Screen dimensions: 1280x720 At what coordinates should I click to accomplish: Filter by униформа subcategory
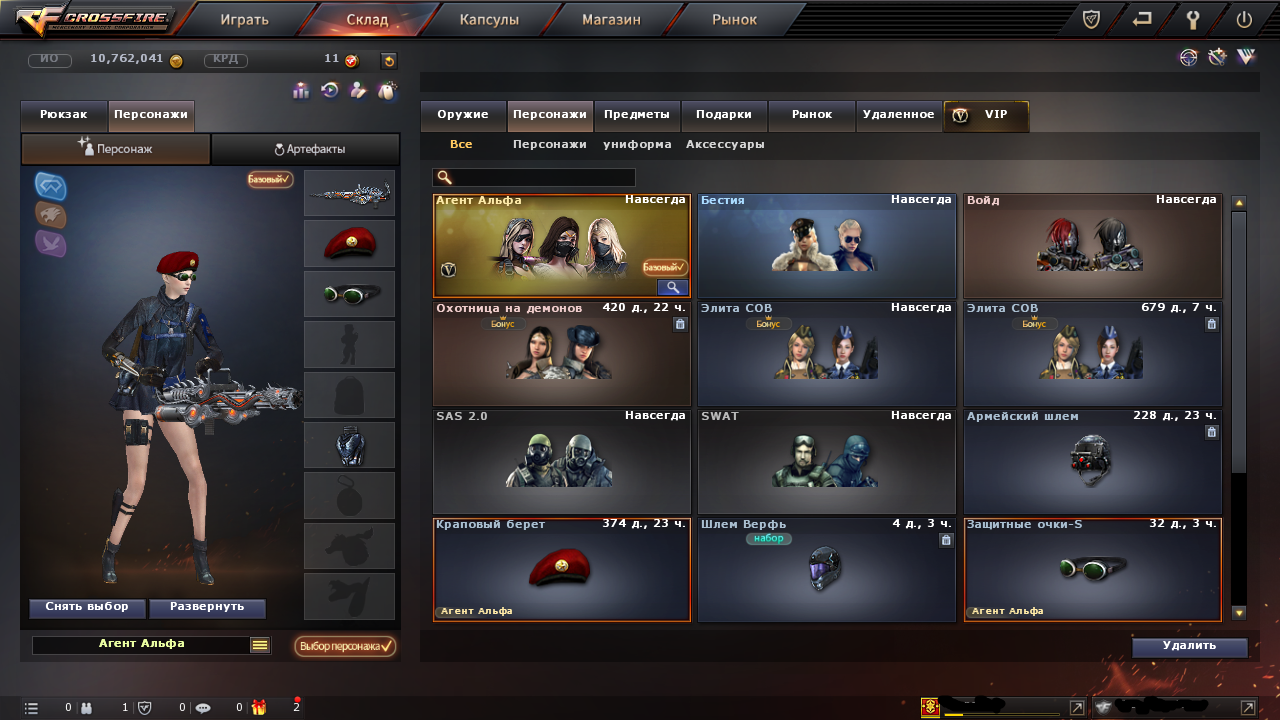637,144
